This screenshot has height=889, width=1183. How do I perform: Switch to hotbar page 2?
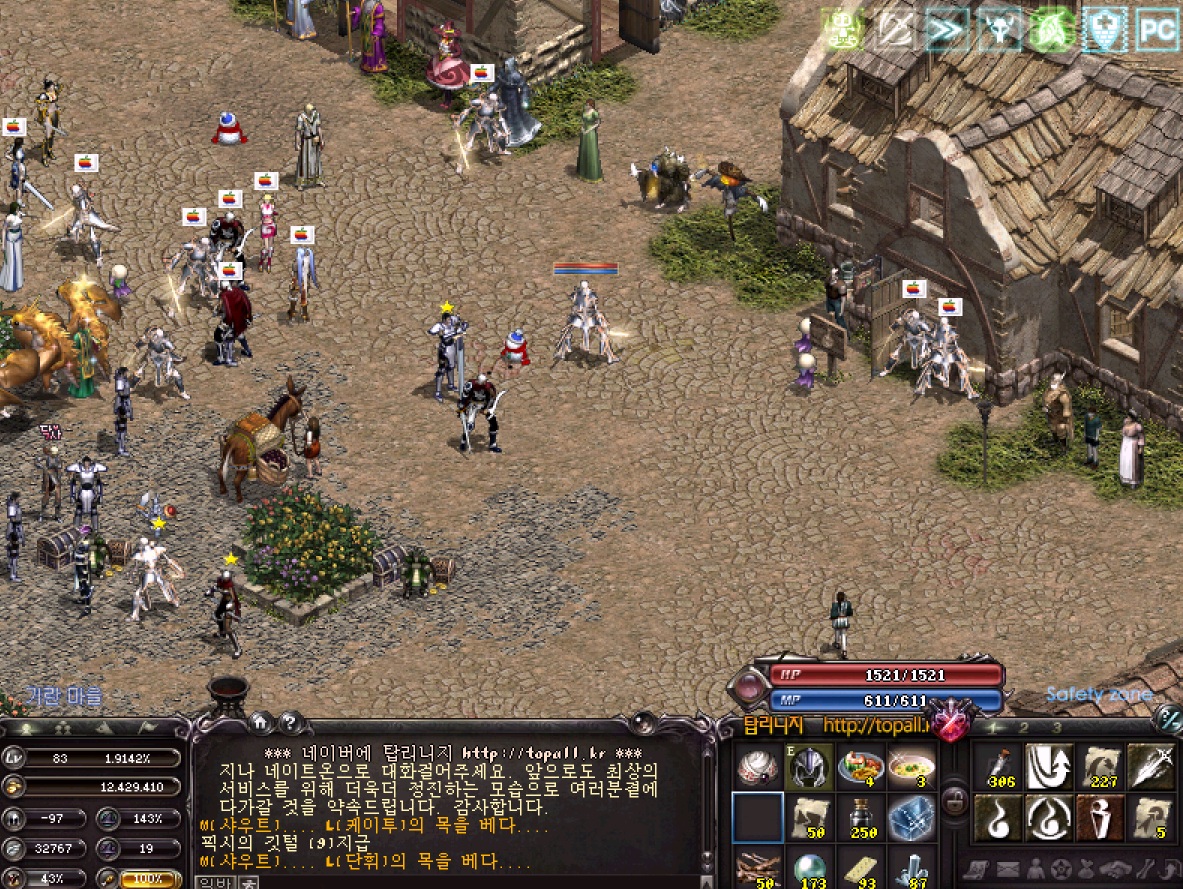click(x=1024, y=727)
